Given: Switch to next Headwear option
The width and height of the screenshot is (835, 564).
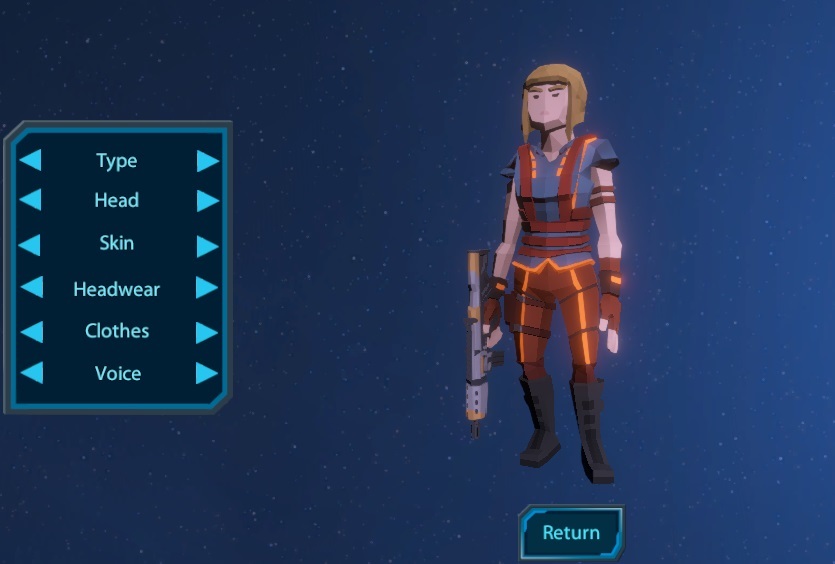Looking at the screenshot, I should tap(207, 288).
